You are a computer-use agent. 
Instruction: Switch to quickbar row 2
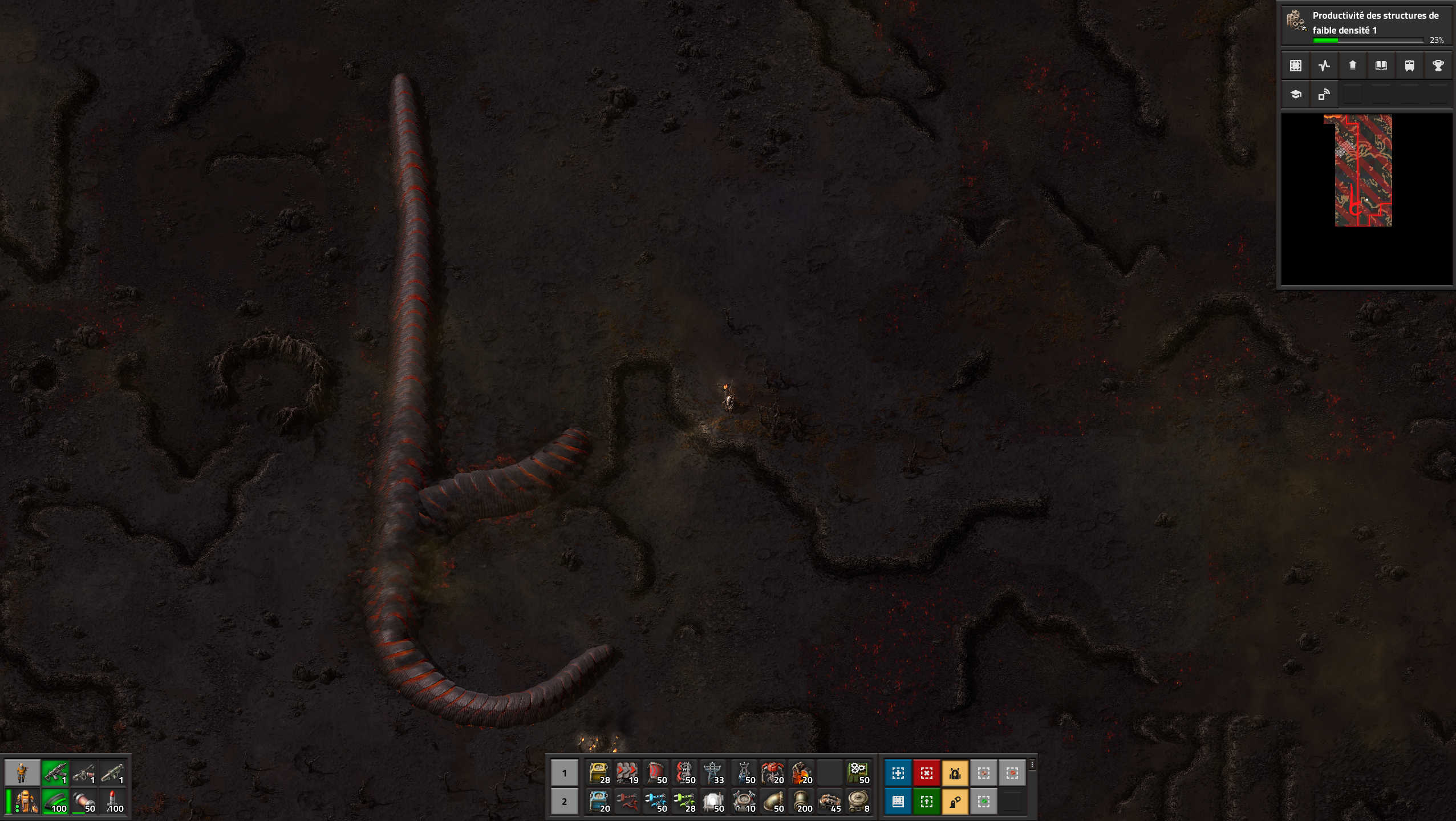tap(564, 802)
